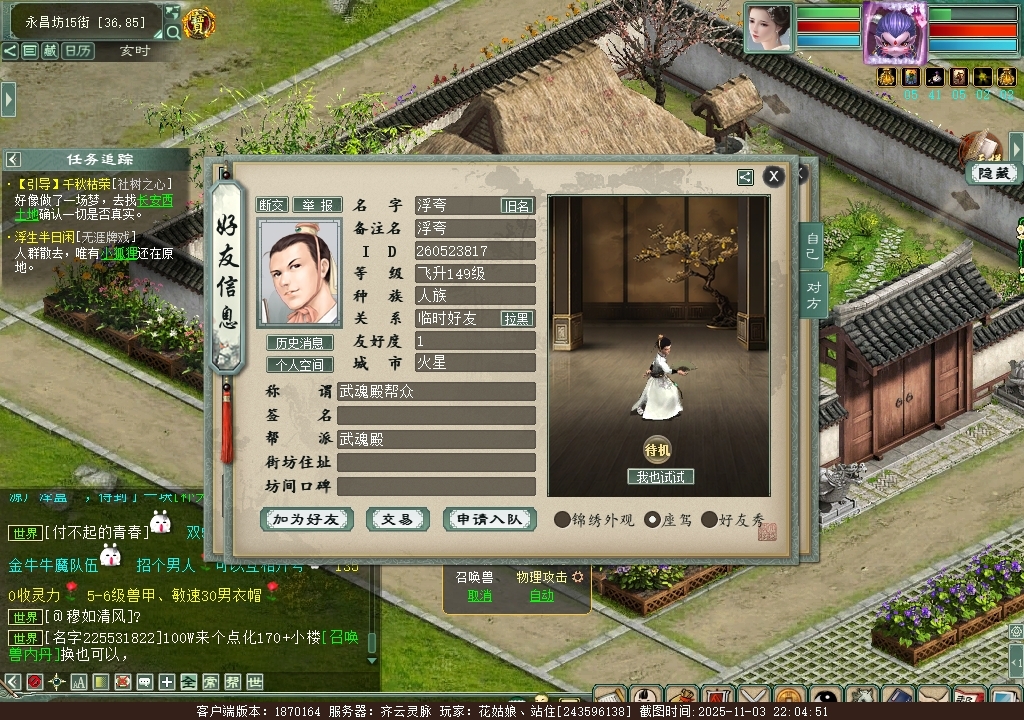Share the friend info card
1024x720 pixels.
click(745, 177)
